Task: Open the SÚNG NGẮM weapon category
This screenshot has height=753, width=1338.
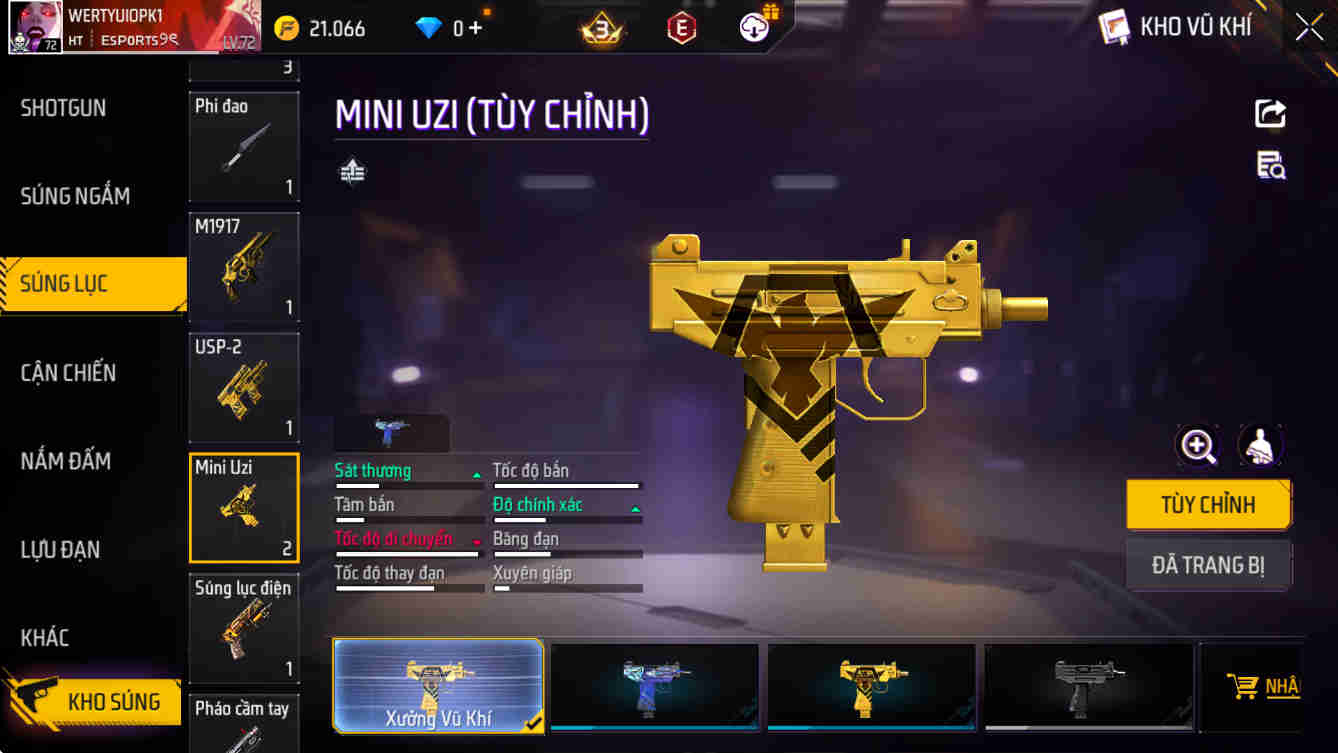Action: (76, 196)
